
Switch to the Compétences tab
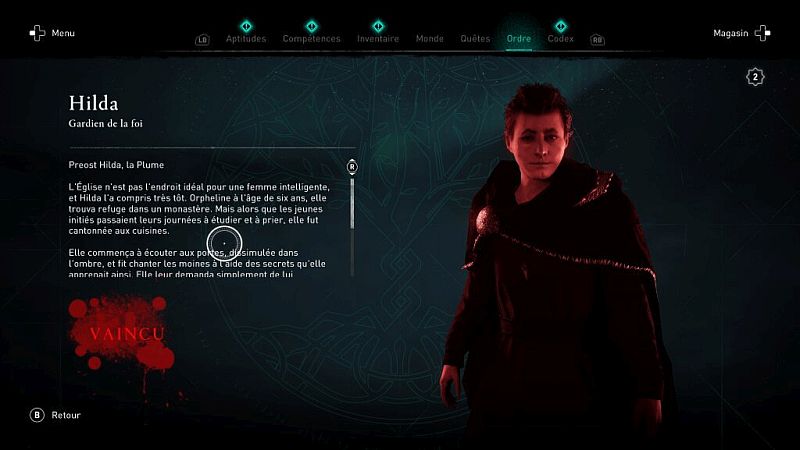311,39
